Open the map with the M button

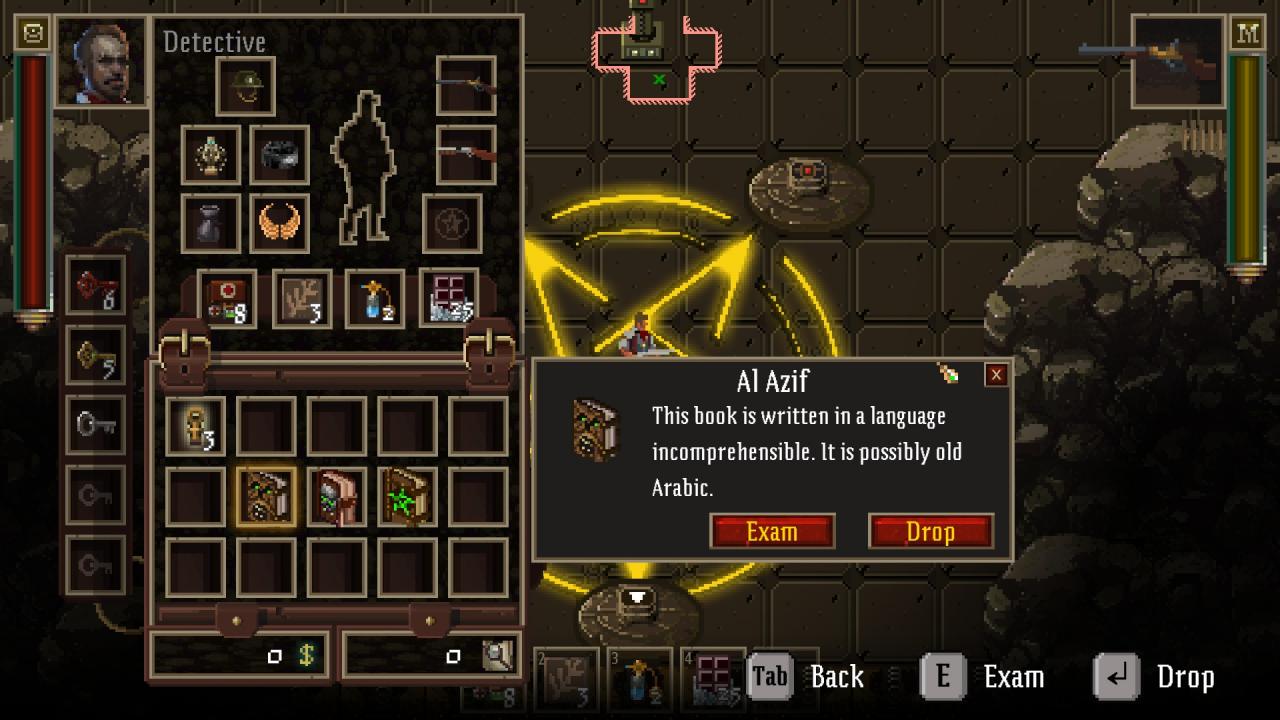pyautogui.click(x=1247, y=34)
